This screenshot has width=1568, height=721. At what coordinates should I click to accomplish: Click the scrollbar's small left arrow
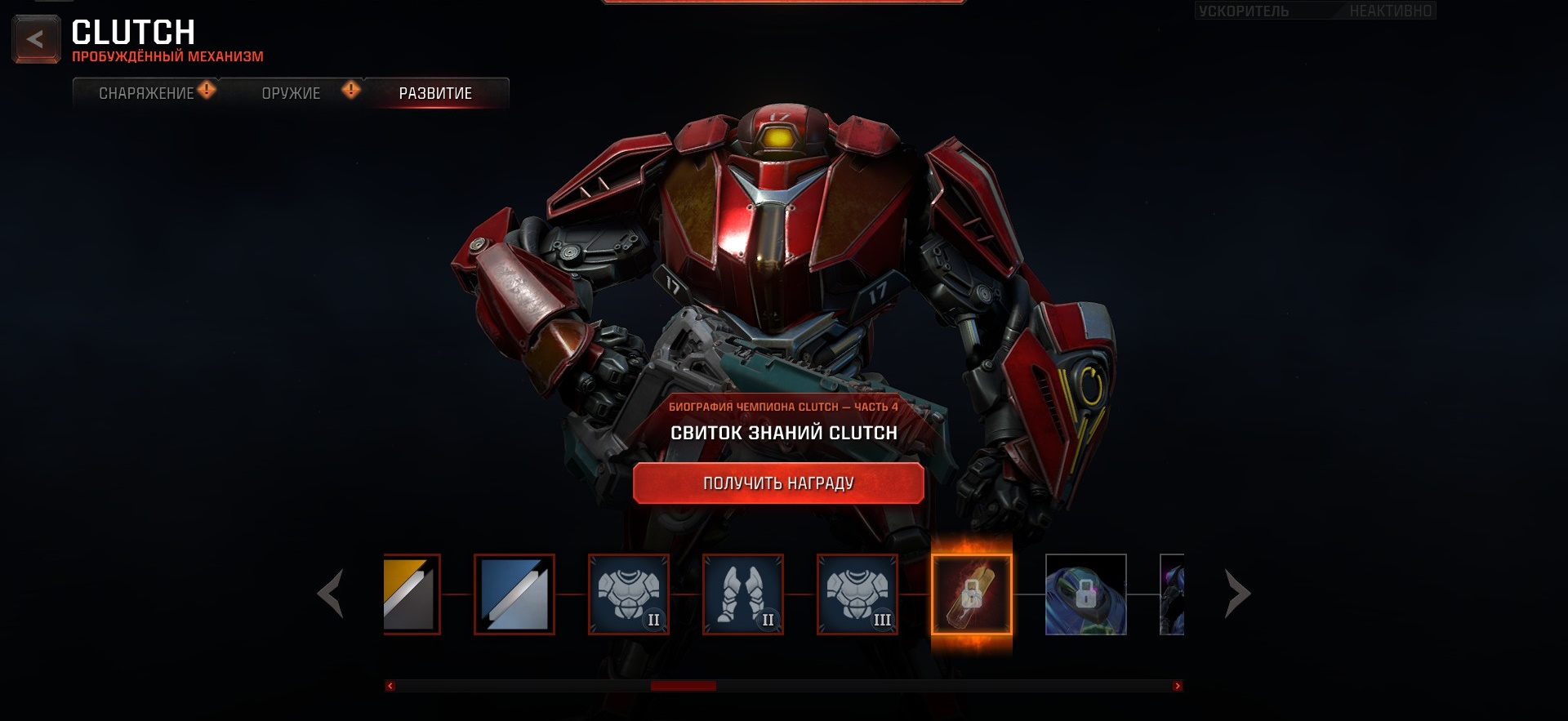click(390, 686)
